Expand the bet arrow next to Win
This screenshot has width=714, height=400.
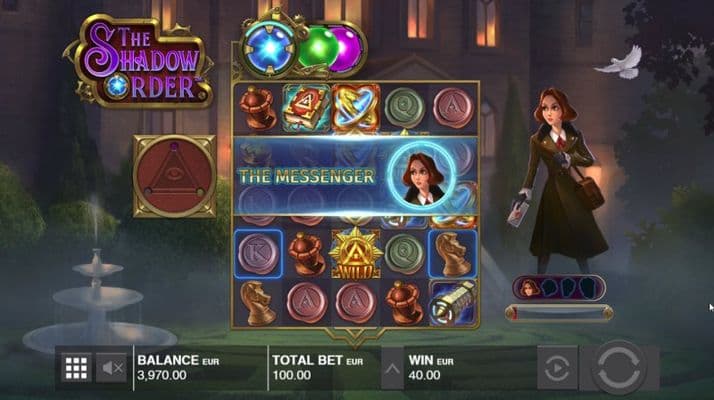pyautogui.click(x=393, y=368)
